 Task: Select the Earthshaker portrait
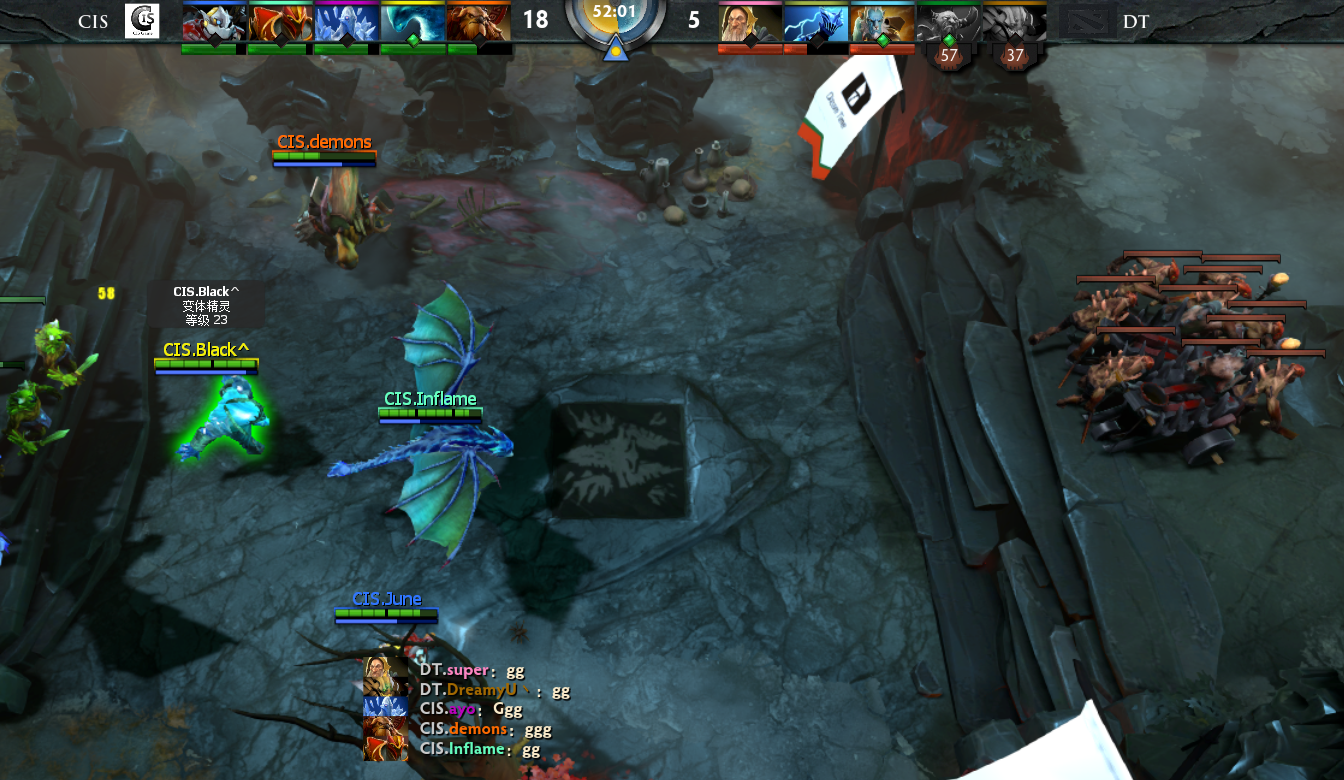pos(478,22)
